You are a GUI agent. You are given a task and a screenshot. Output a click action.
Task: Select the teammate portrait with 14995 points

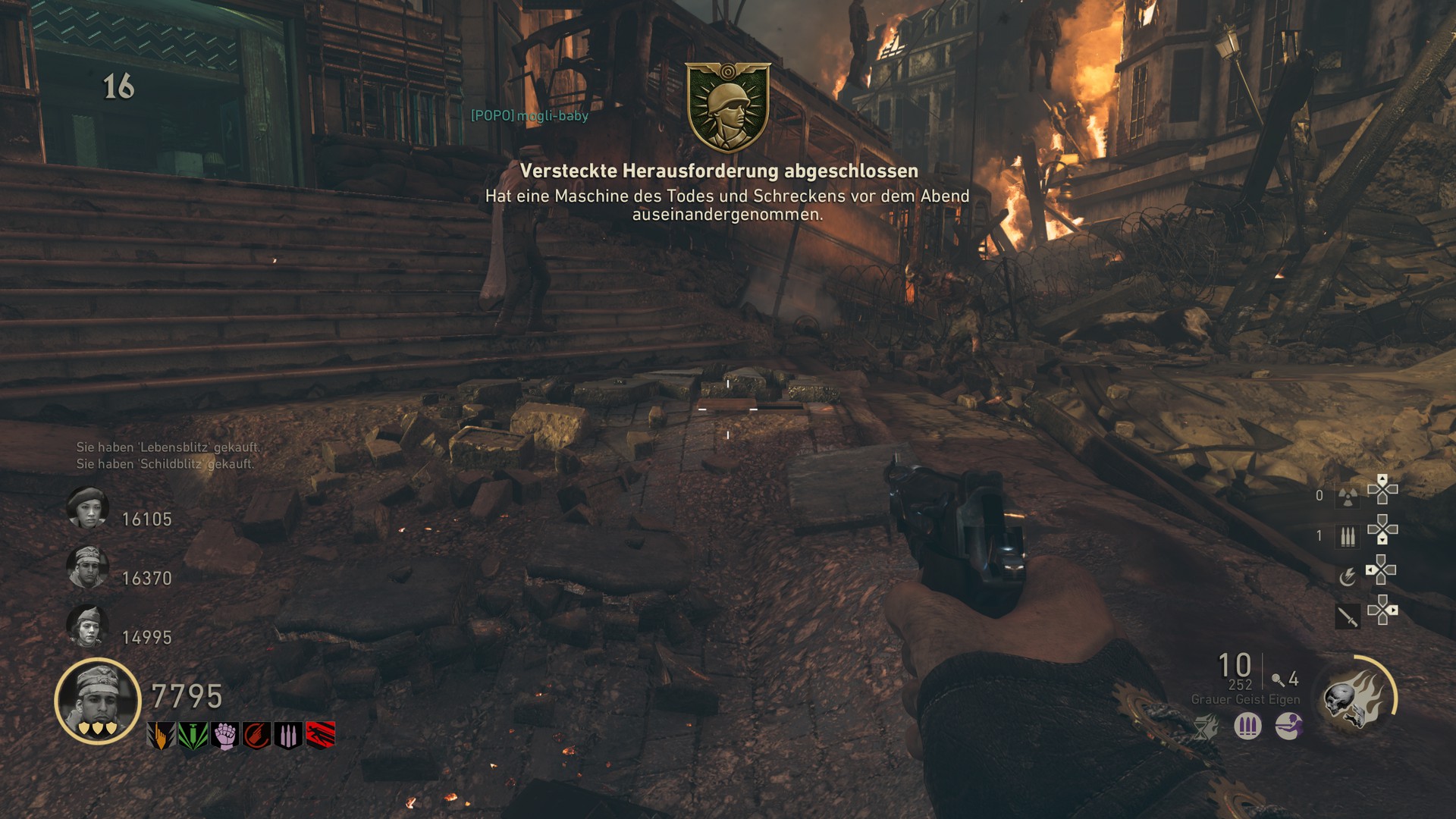pyautogui.click(x=88, y=626)
